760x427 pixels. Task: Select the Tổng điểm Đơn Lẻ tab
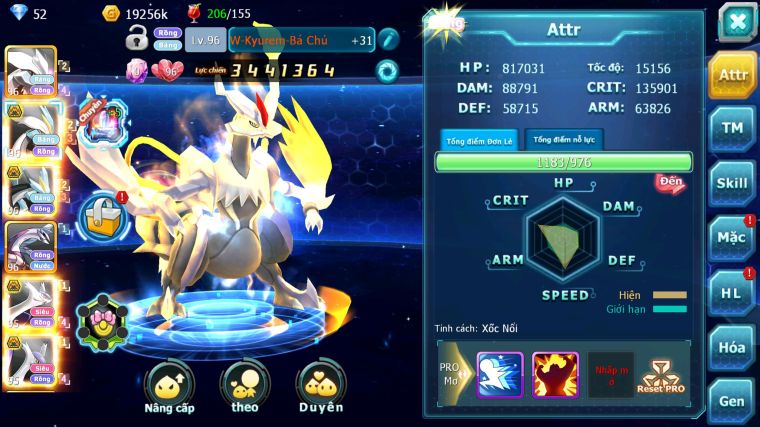(x=478, y=141)
